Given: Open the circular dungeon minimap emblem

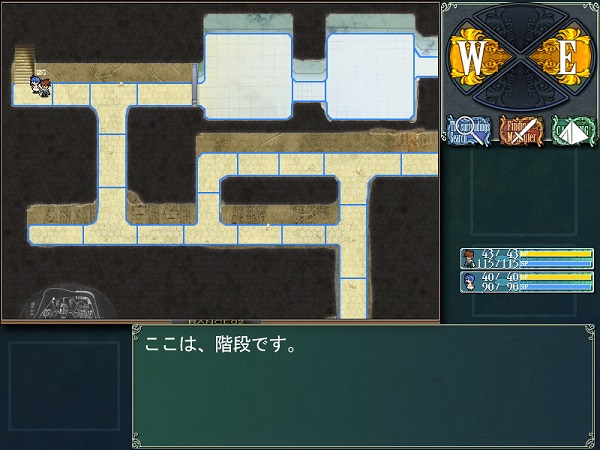Looking at the screenshot, I should [63, 303].
